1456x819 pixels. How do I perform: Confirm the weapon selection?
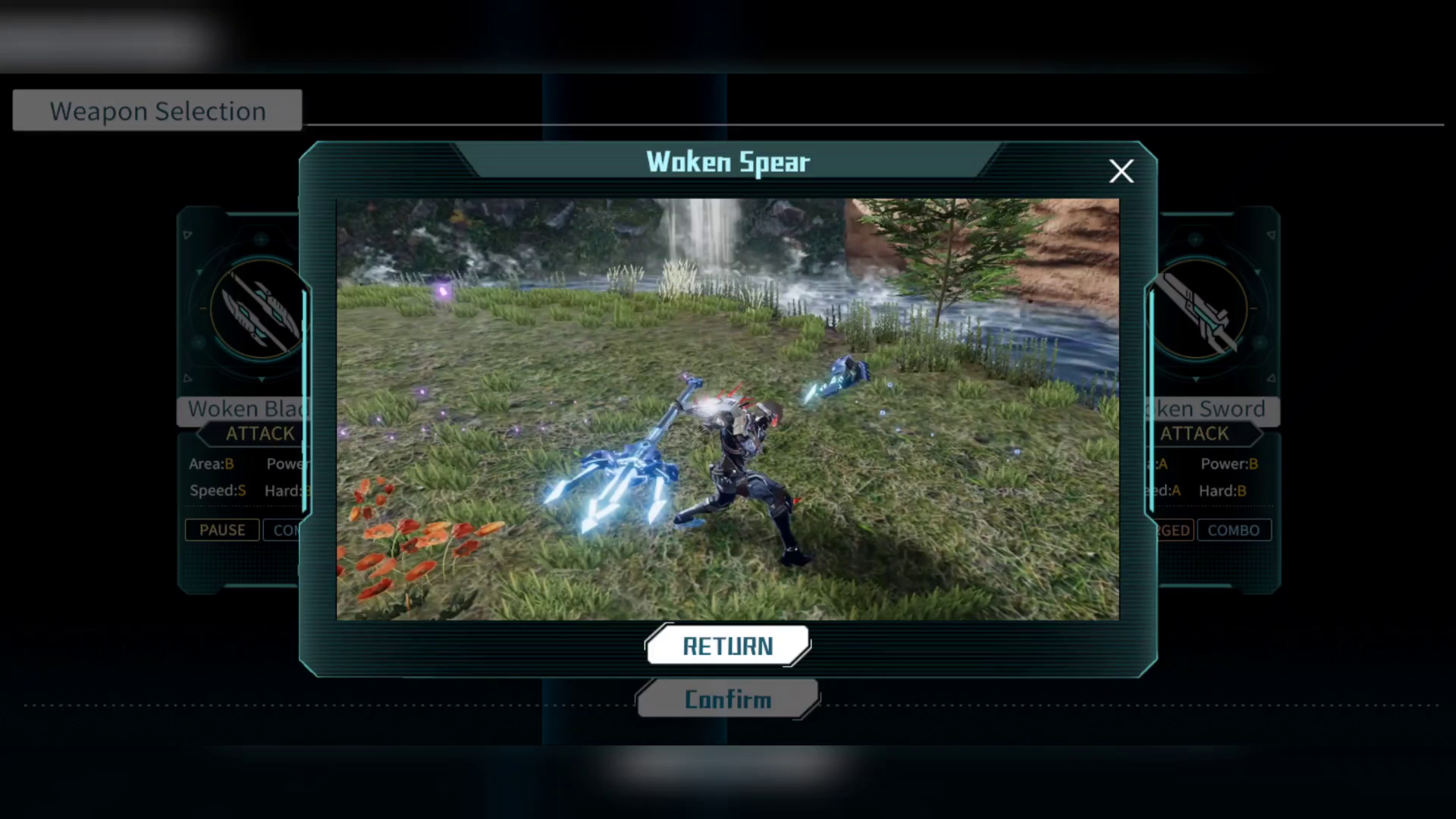click(x=728, y=699)
